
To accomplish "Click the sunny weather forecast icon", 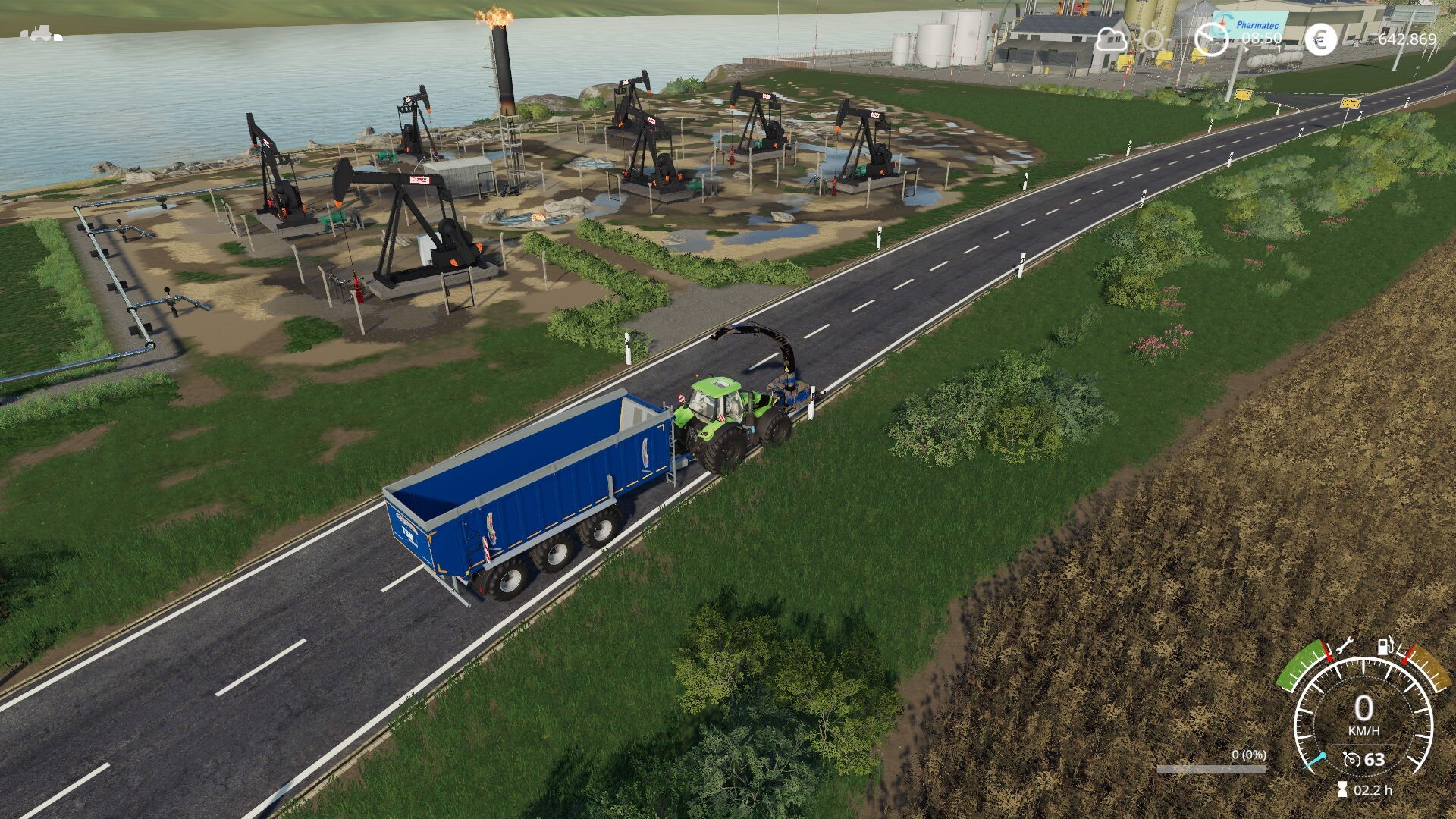I will point(1154,39).
